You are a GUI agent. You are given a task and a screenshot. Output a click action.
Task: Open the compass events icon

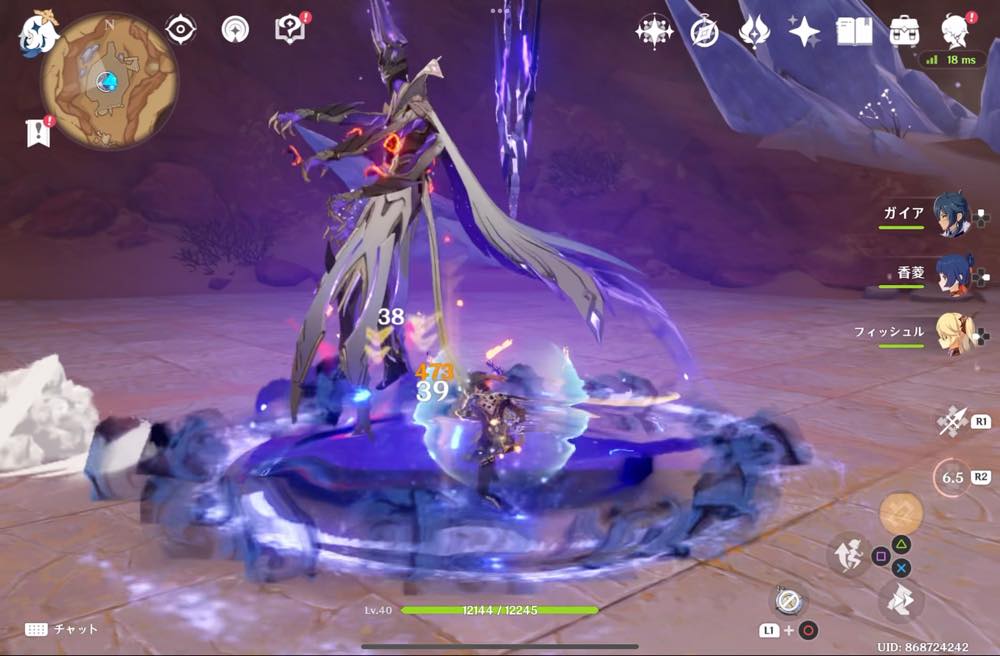pyautogui.click(x=704, y=32)
